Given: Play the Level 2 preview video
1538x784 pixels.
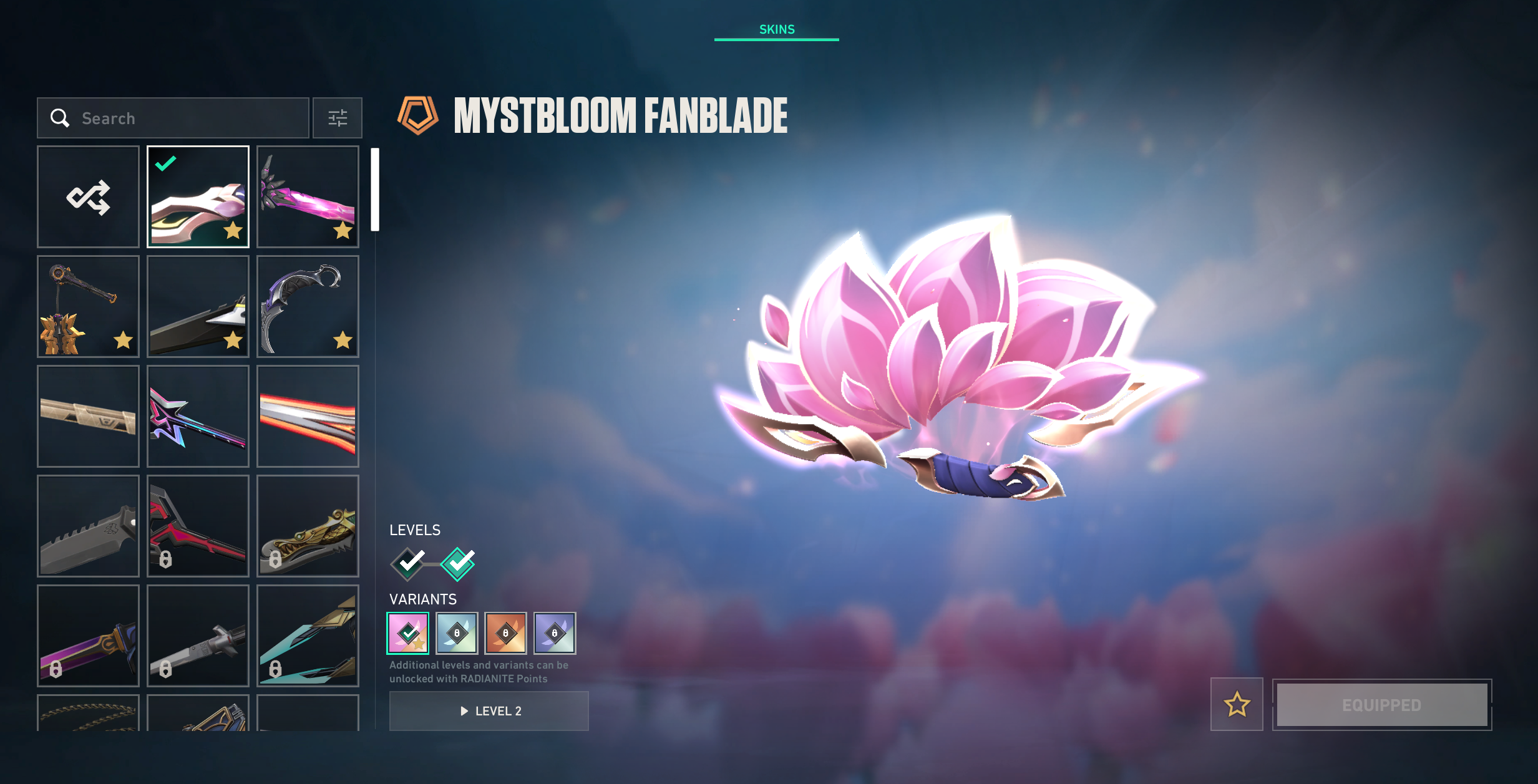Looking at the screenshot, I should click(x=489, y=711).
